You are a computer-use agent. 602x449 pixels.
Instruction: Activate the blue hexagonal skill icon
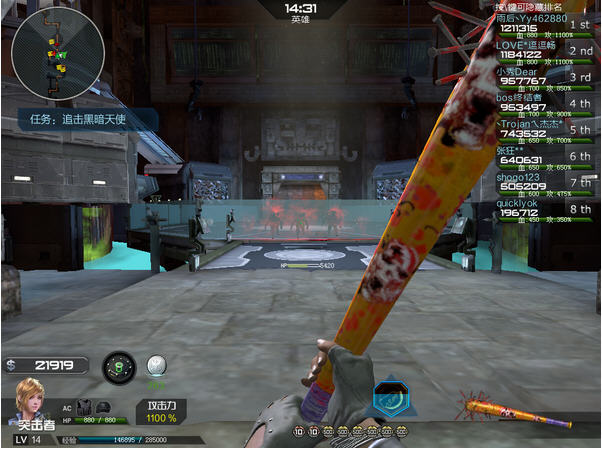tap(388, 399)
